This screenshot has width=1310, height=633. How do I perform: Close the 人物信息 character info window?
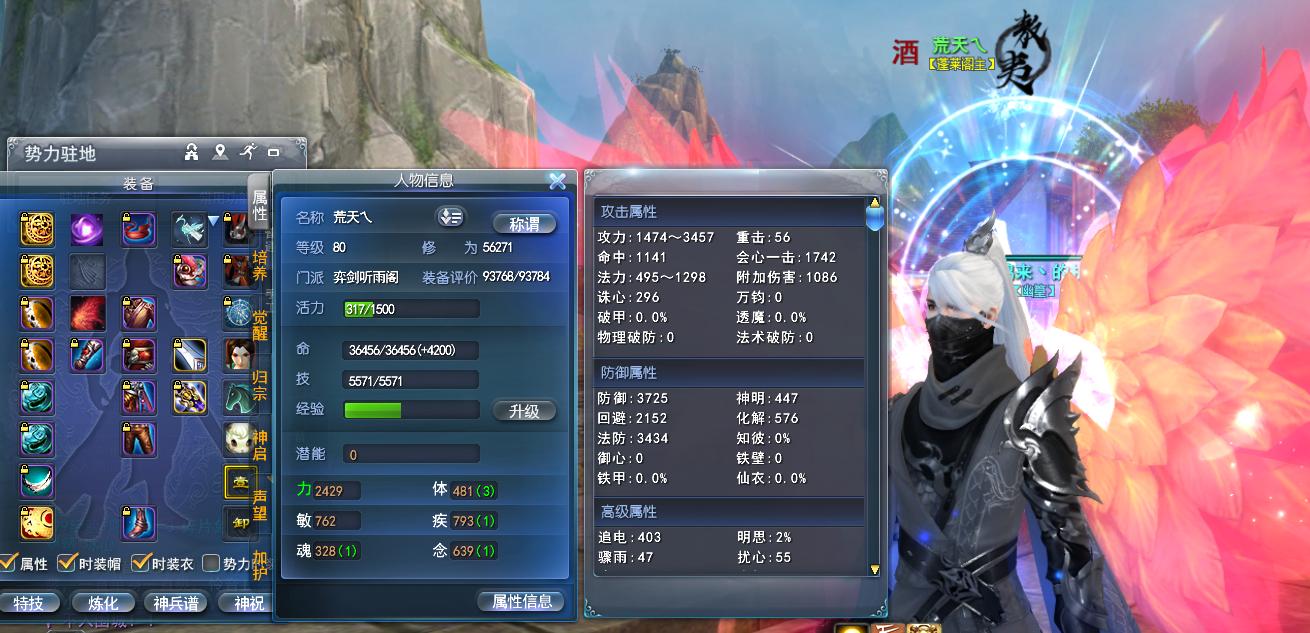557,181
